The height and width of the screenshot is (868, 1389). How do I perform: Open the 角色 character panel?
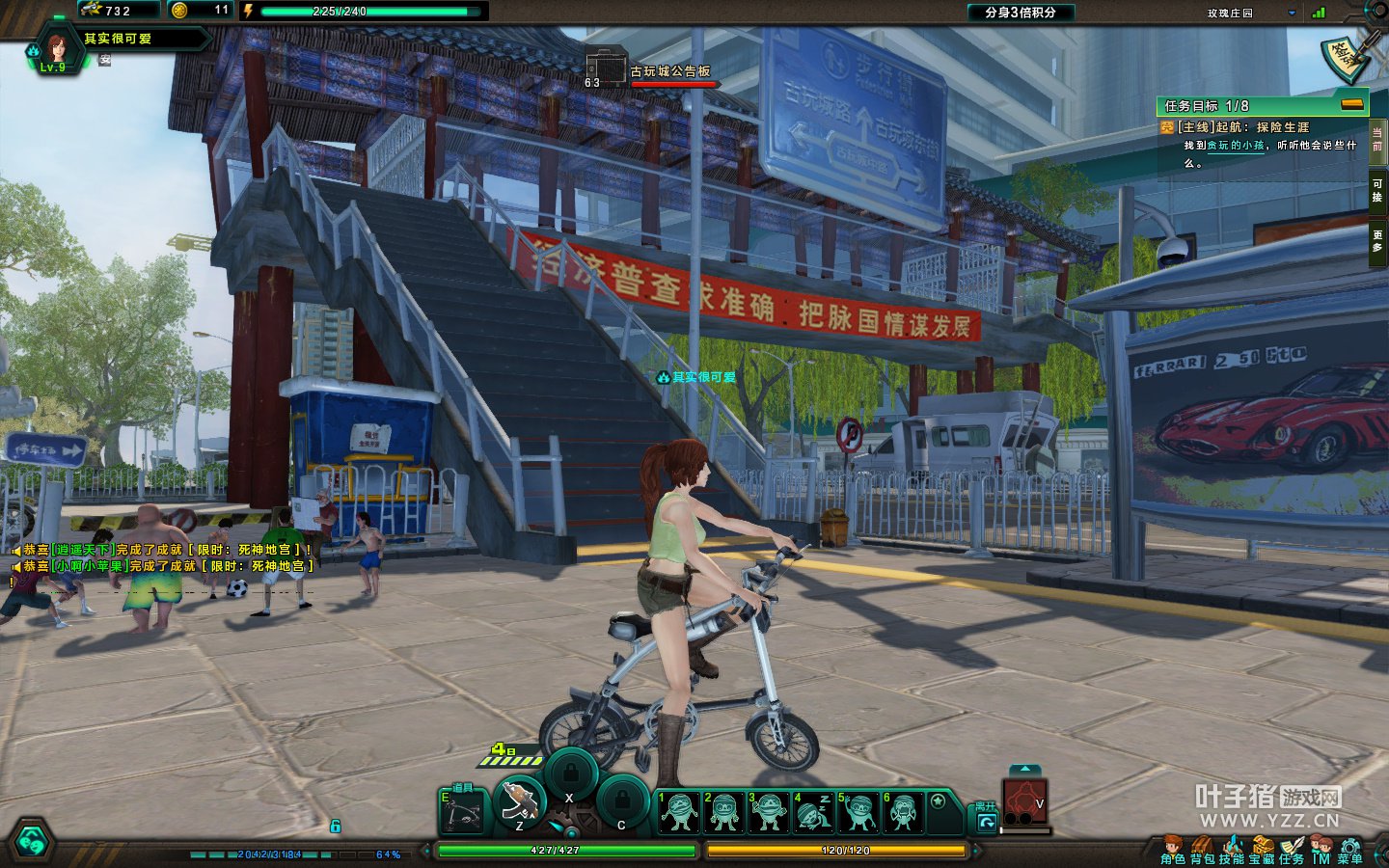(x=1172, y=850)
